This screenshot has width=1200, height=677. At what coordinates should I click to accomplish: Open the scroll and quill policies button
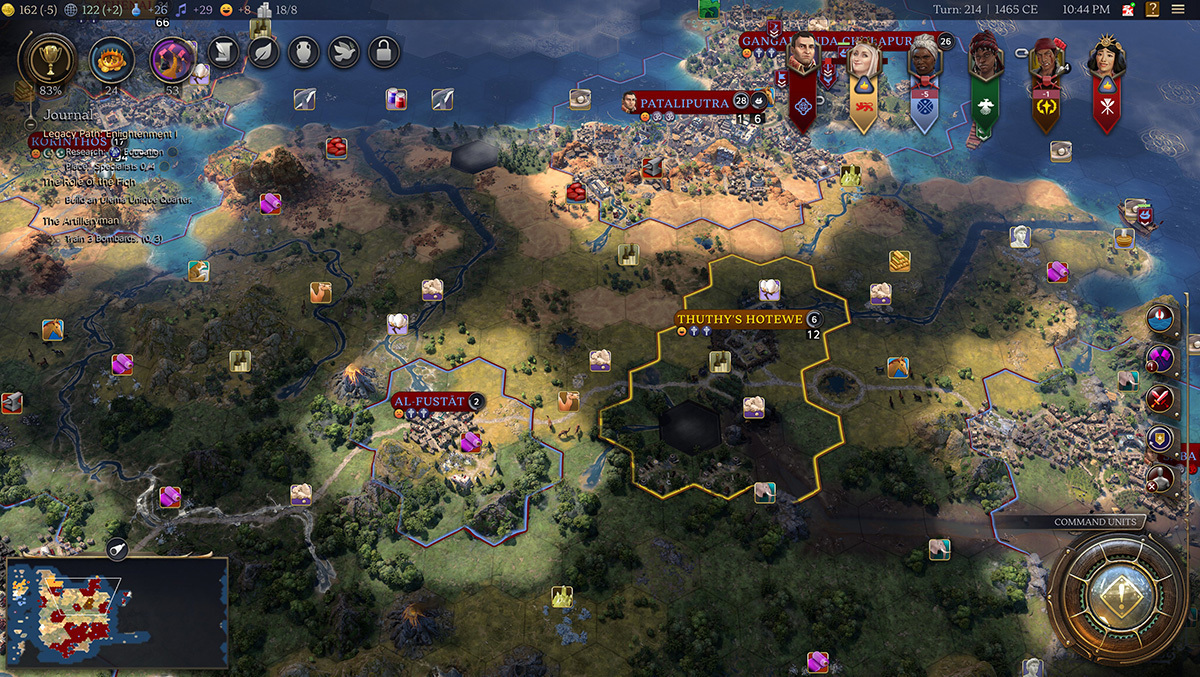click(x=223, y=52)
